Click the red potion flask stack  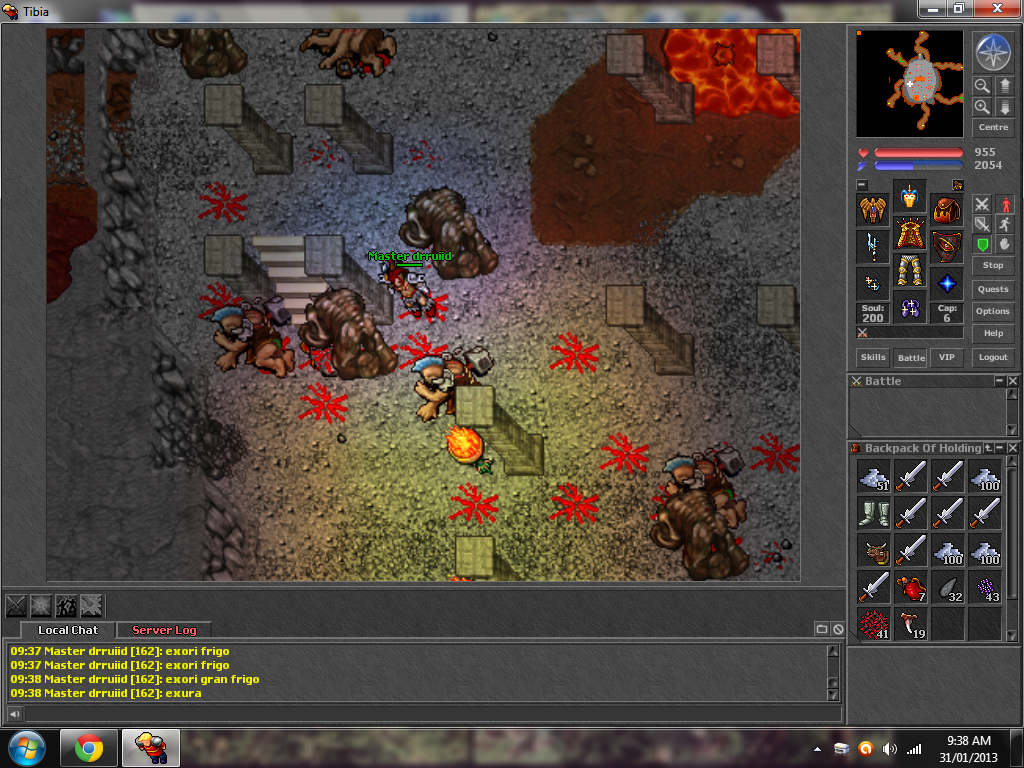tap(910, 587)
